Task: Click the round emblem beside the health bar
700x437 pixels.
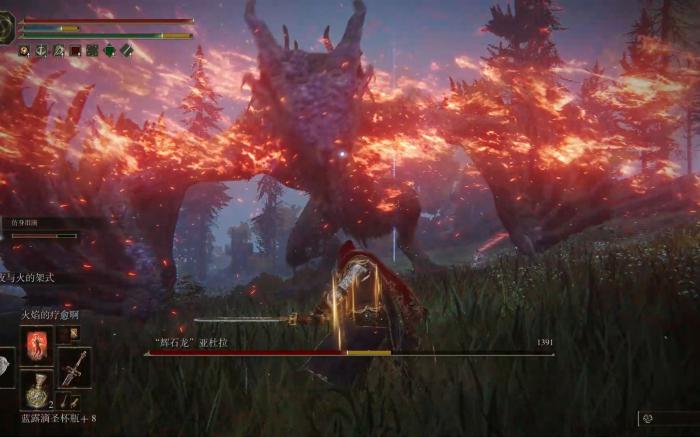Action: [x=8, y=28]
